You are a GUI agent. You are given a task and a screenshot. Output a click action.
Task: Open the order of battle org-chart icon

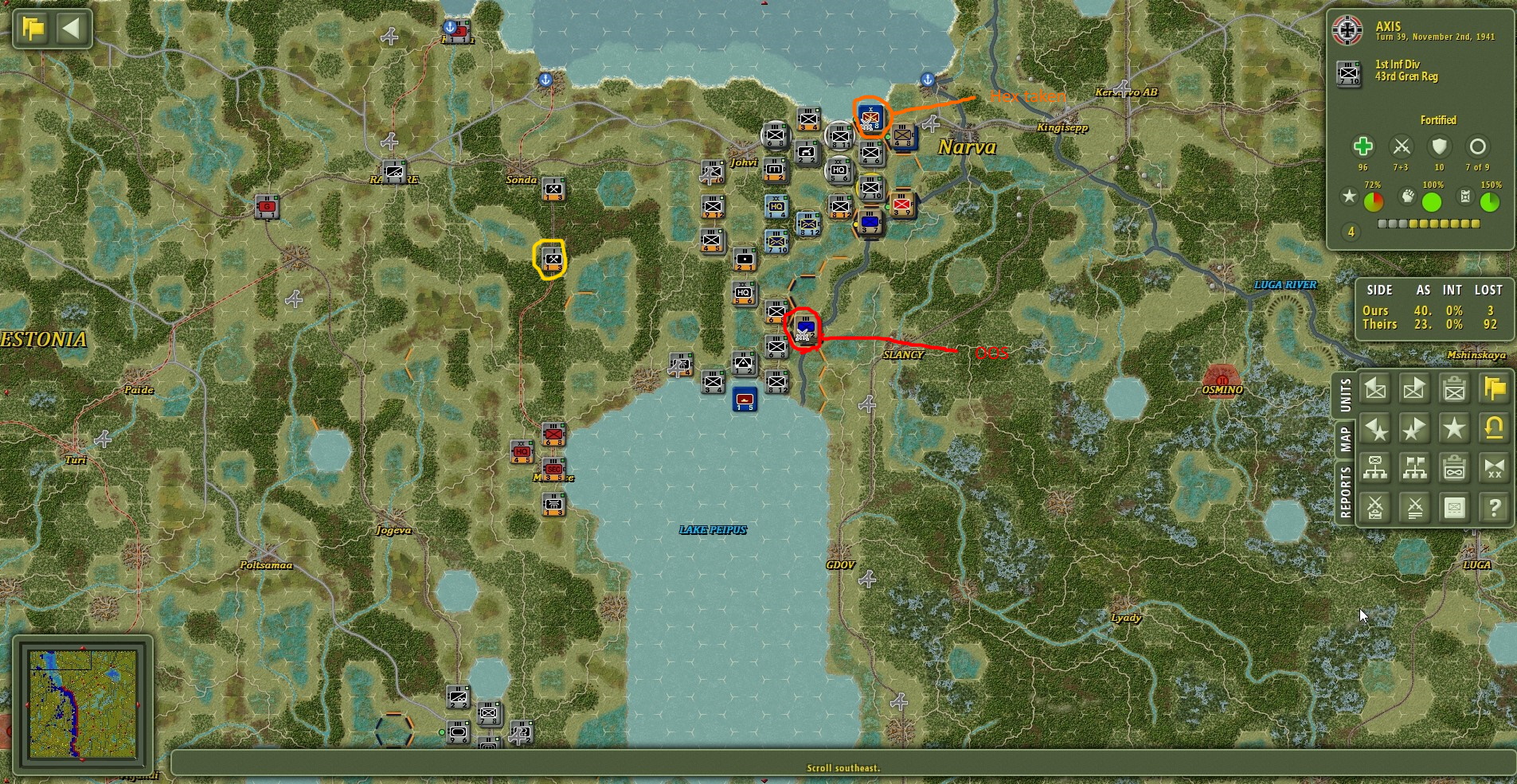coord(1376,468)
